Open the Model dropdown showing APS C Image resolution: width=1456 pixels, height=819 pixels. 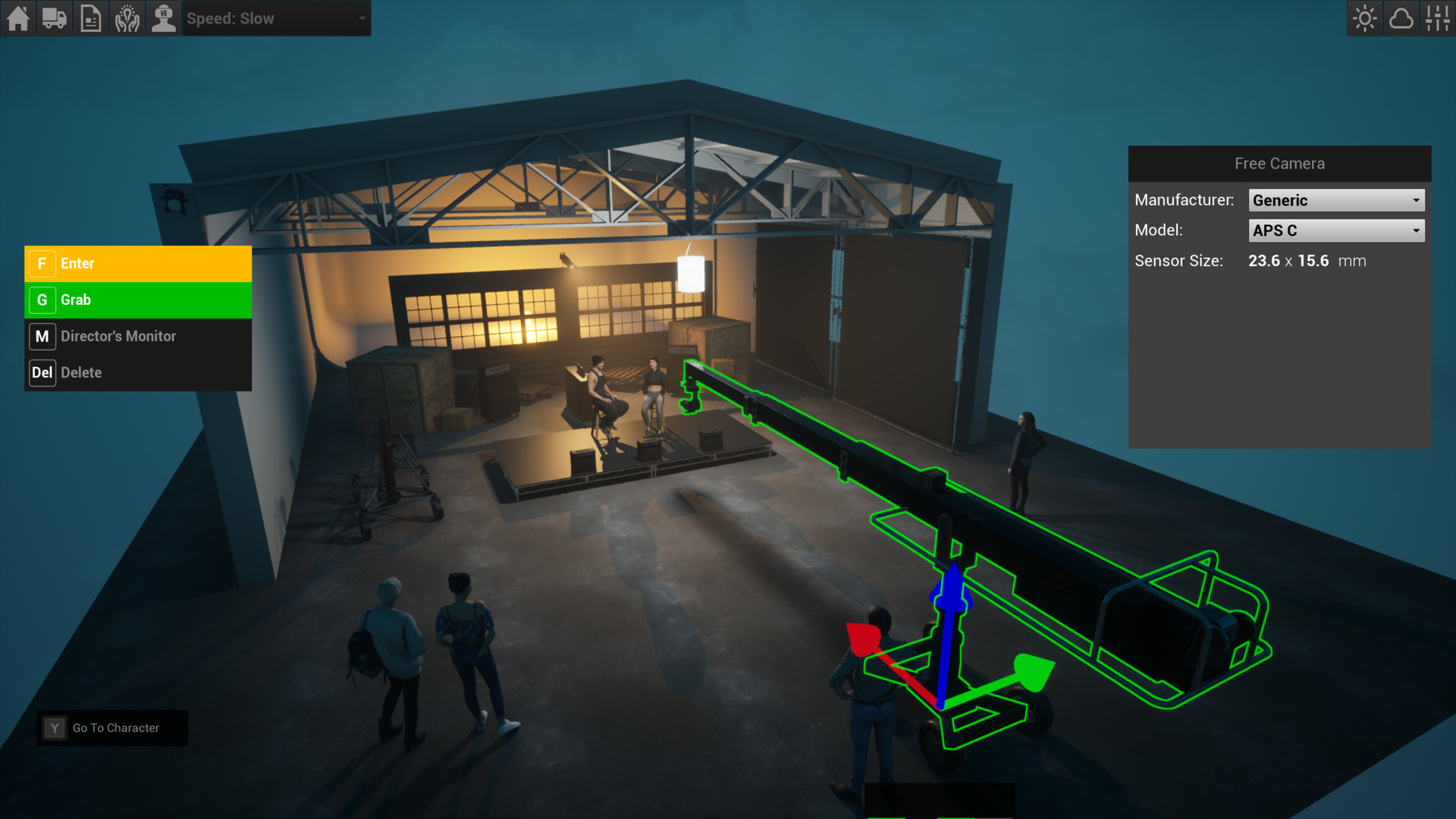(x=1336, y=230)
